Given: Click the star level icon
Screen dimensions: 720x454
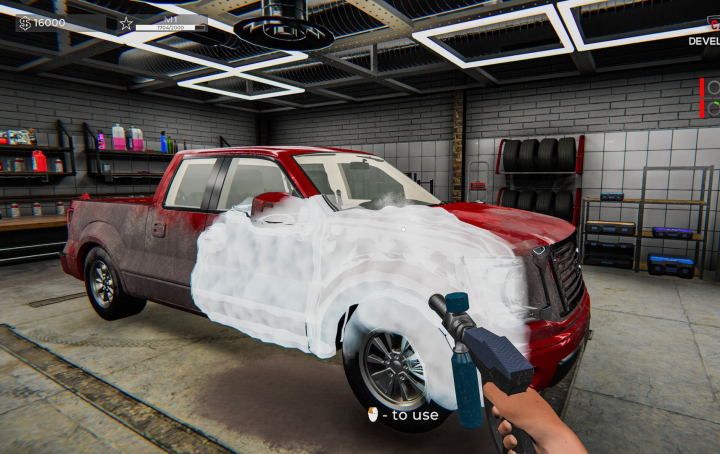Looking at the screenshot, I should pos(126,22).
